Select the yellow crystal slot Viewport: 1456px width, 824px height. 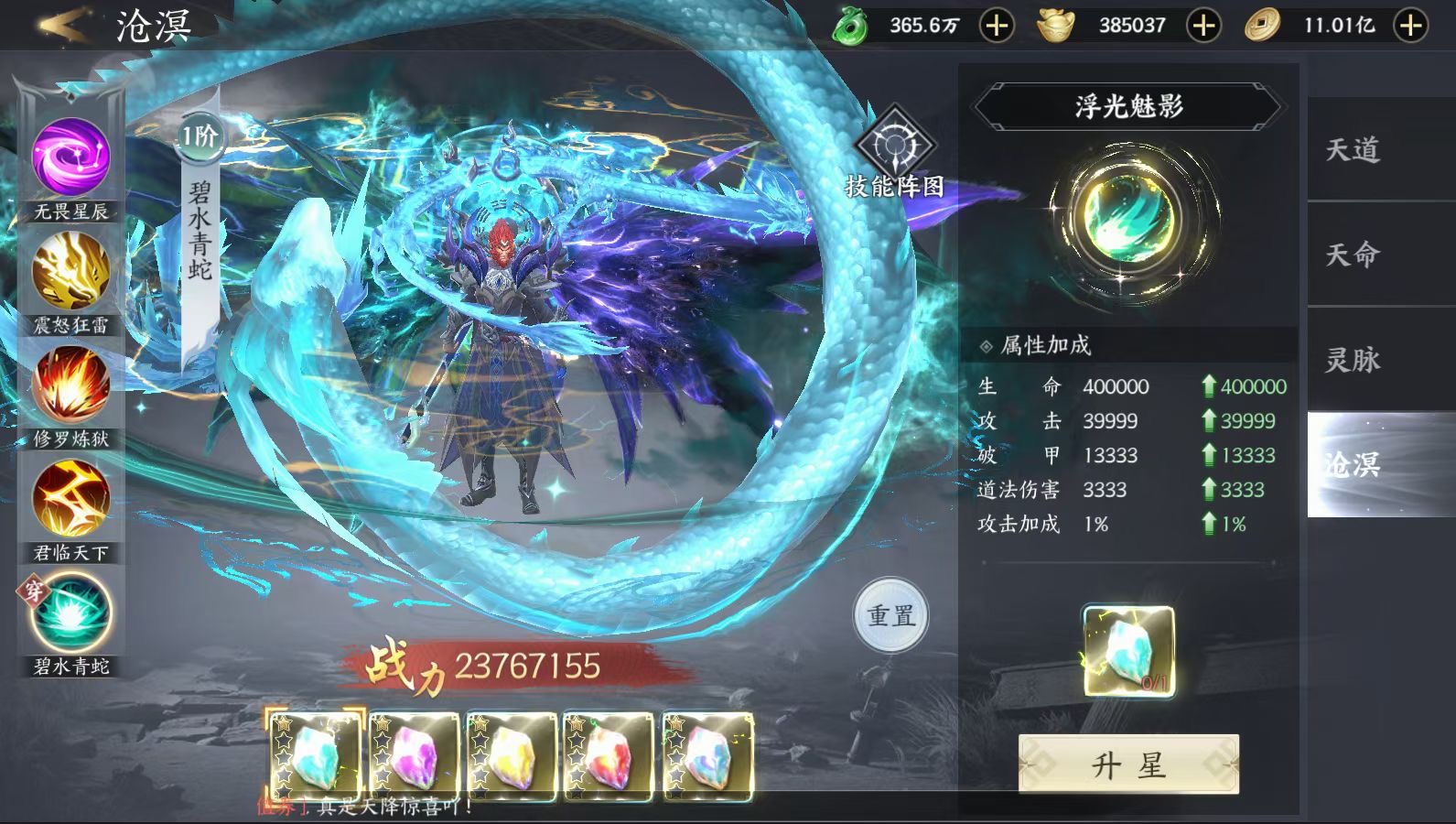[512, 757]
